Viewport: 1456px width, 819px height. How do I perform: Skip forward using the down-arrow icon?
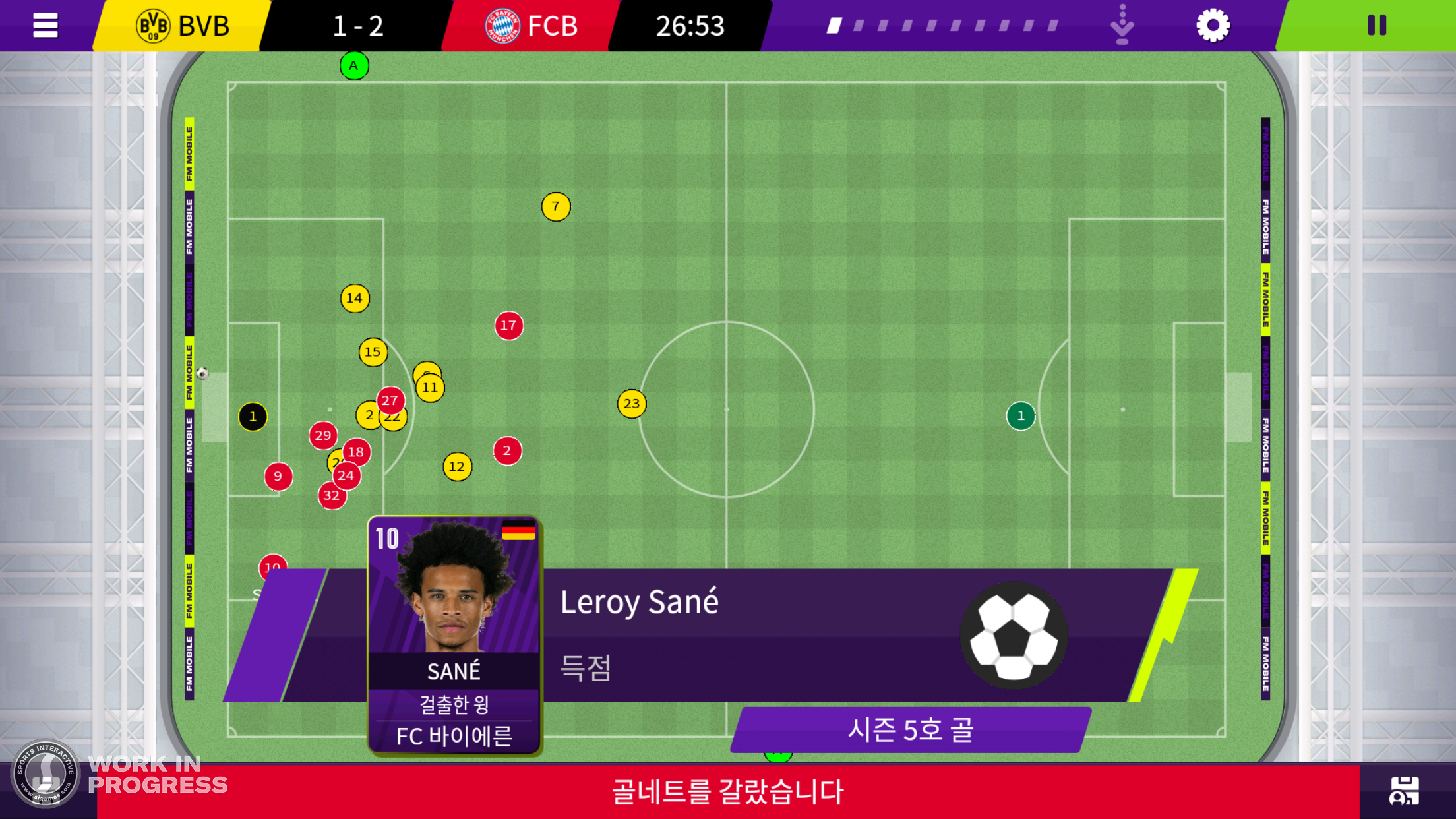pos(1121,26)
